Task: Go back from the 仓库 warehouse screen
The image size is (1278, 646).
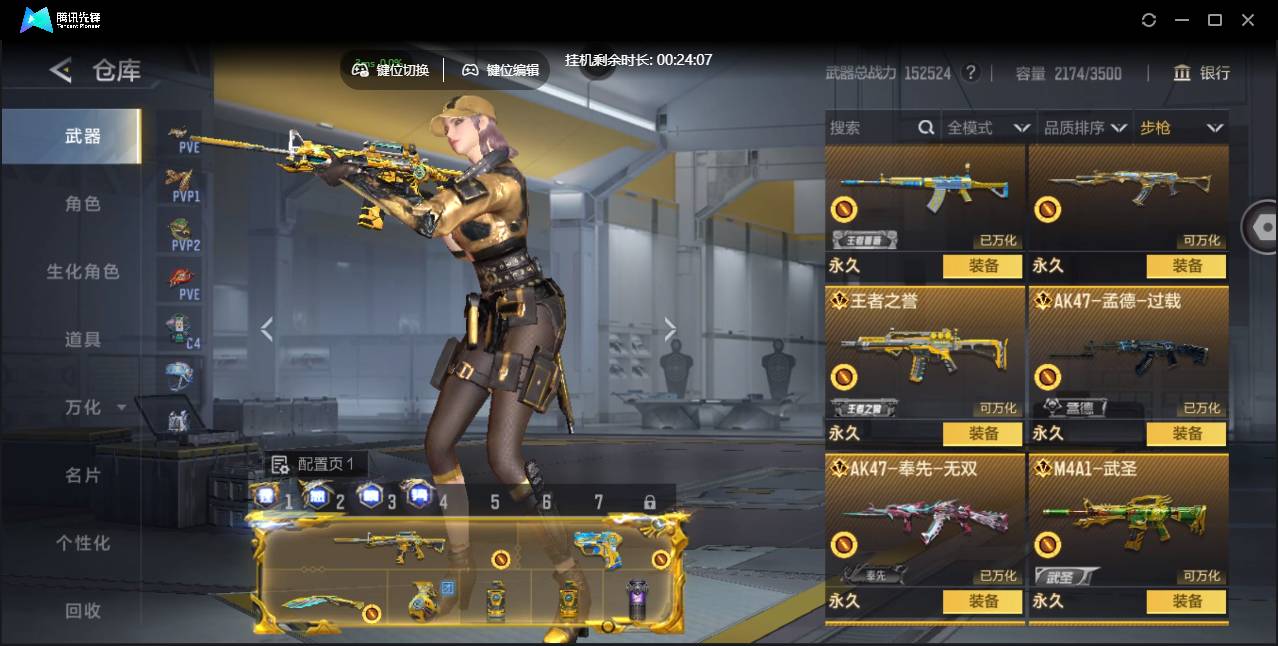Action: (61, 70)
